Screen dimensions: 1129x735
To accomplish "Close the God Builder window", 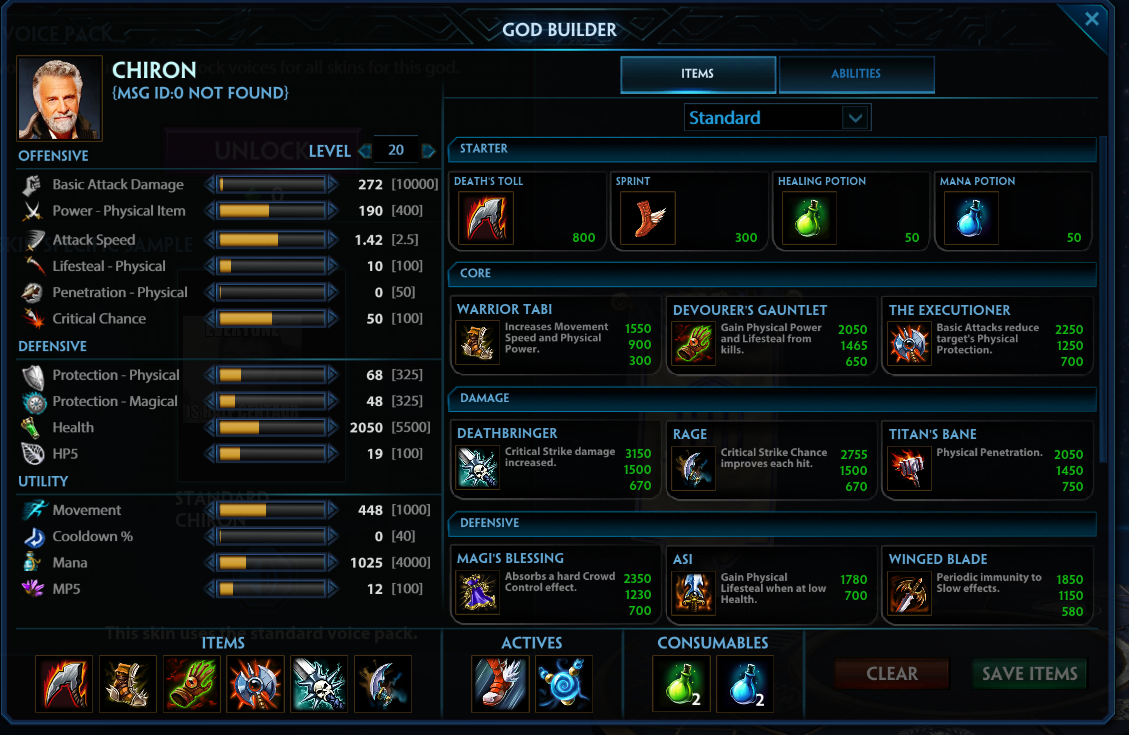I will pyautogui.click(x=1092, y=19).
